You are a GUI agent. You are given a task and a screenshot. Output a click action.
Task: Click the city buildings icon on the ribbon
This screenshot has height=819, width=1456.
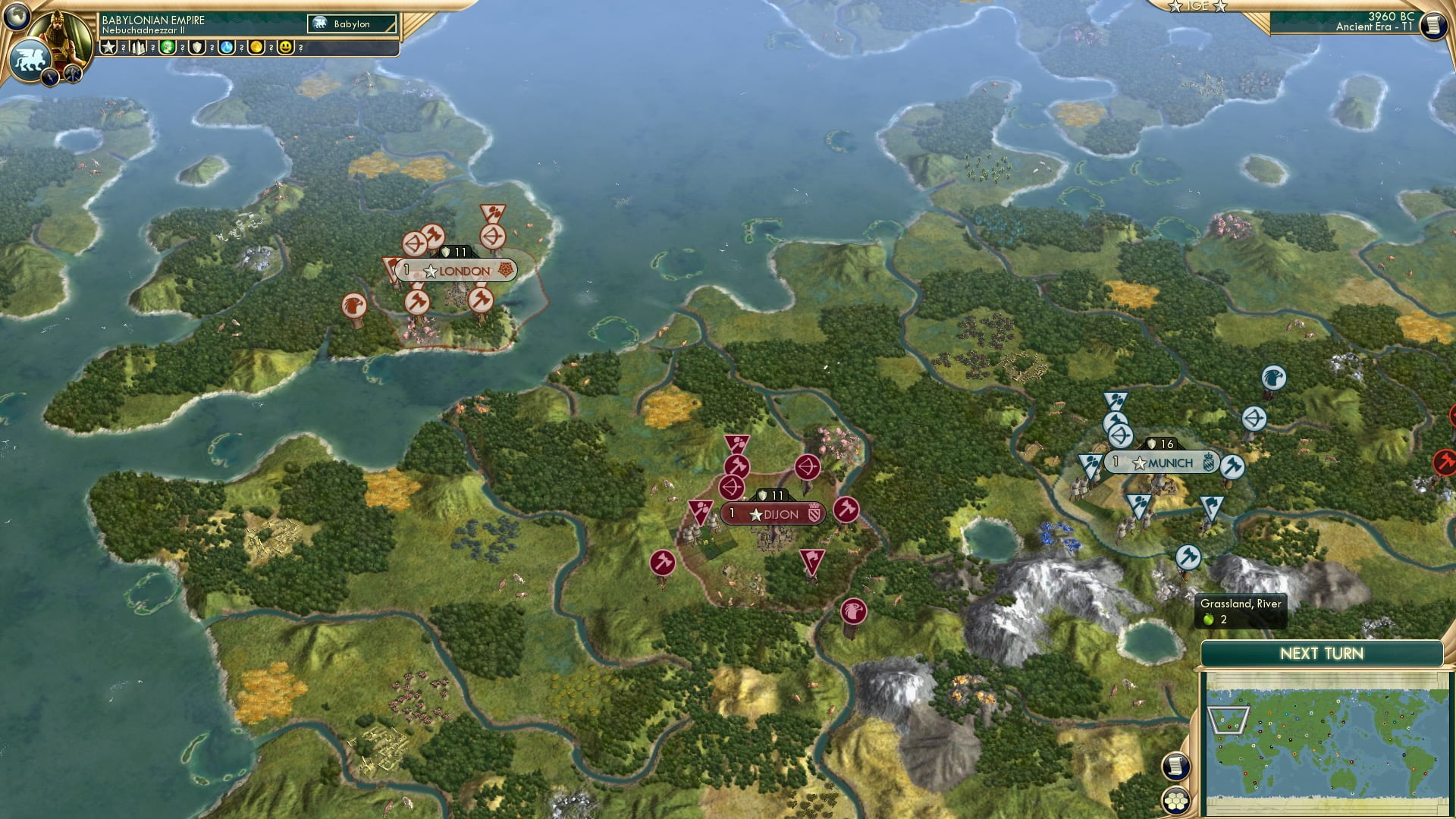(138, 47)
